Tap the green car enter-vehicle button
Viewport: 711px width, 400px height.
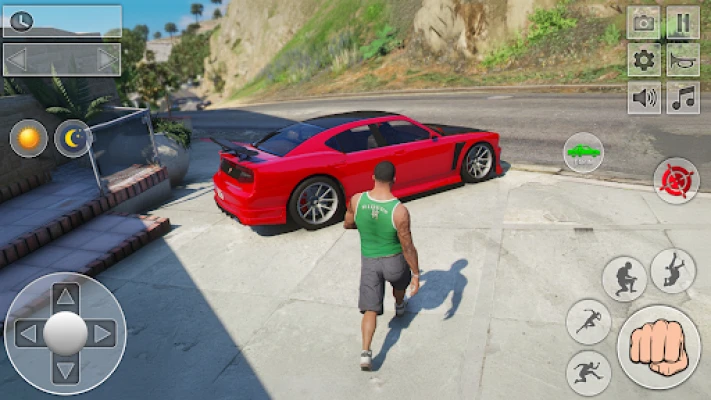pyautogui.click(x=583, y=152)
